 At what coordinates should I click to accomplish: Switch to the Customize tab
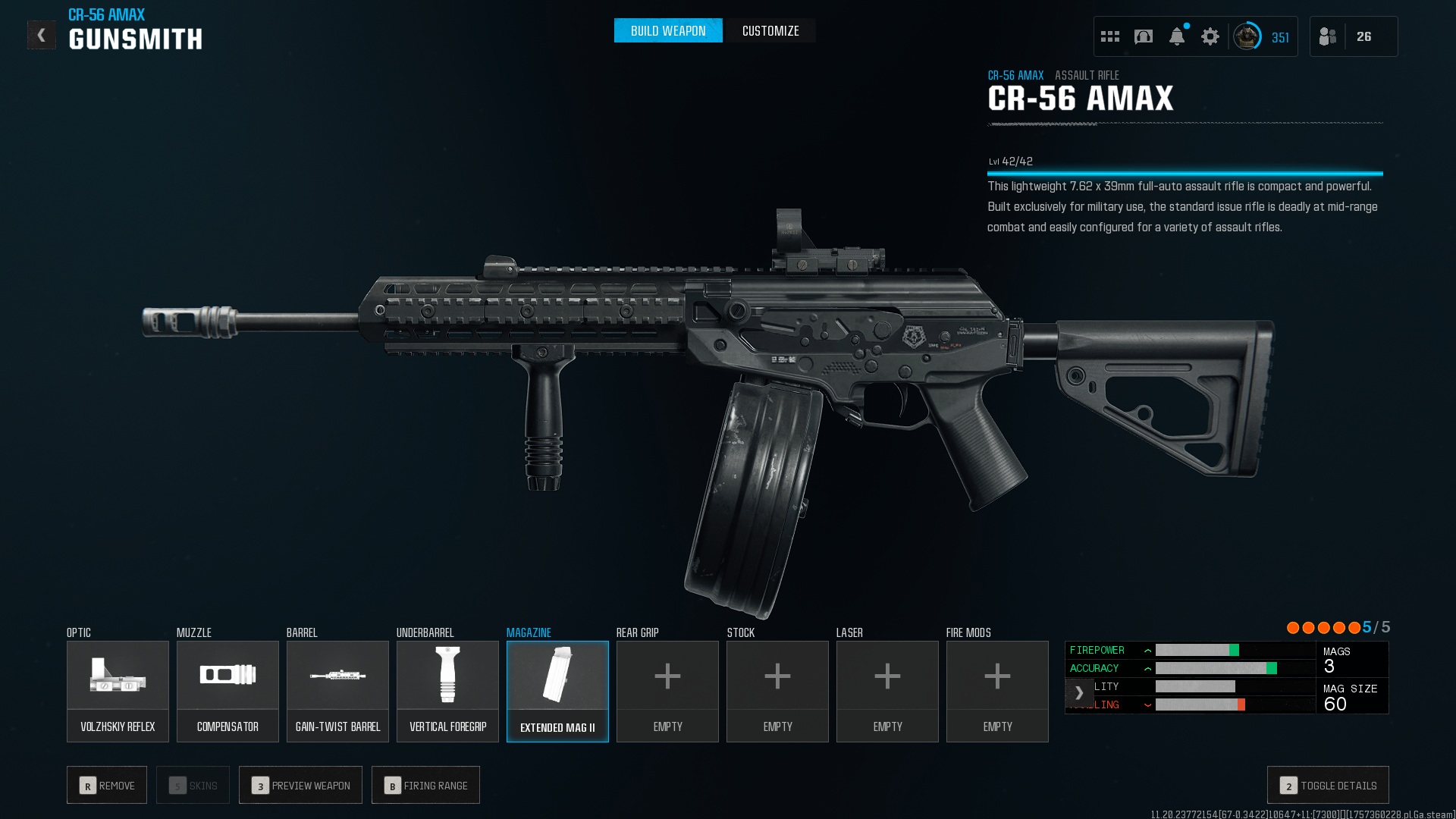(770, 31)
